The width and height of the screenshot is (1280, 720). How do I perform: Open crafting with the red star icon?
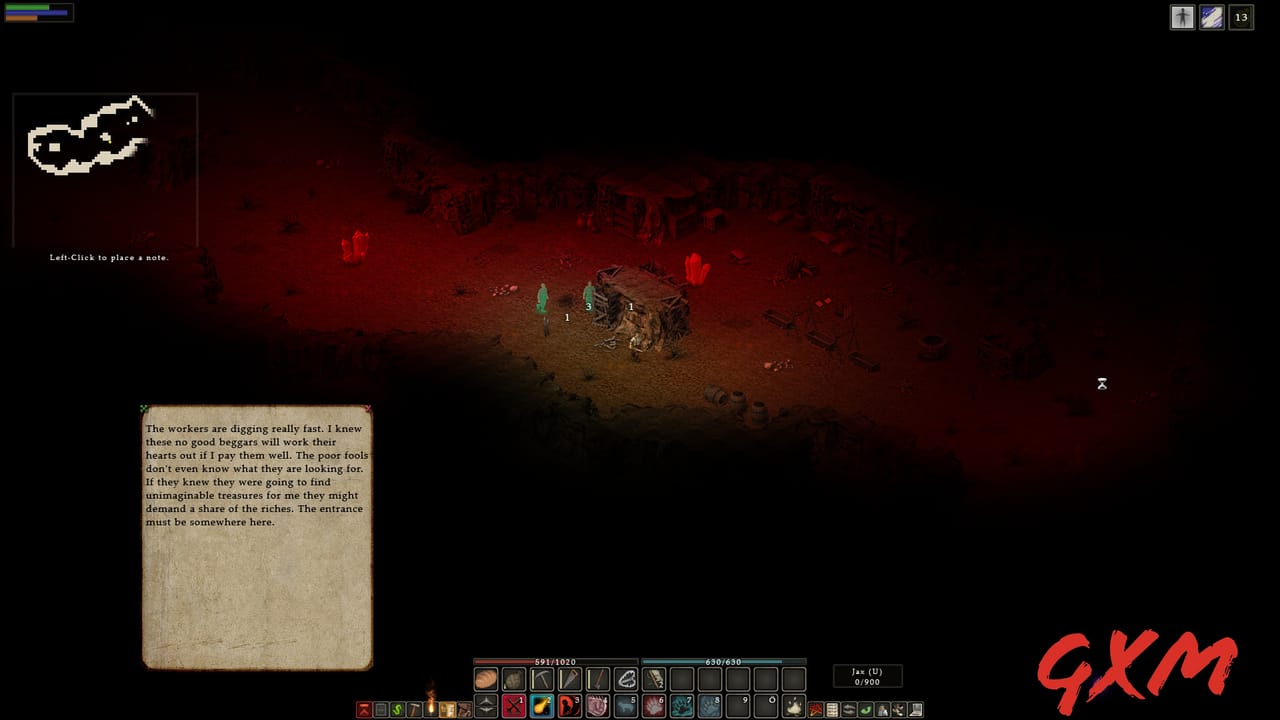[x=815, y=710]
